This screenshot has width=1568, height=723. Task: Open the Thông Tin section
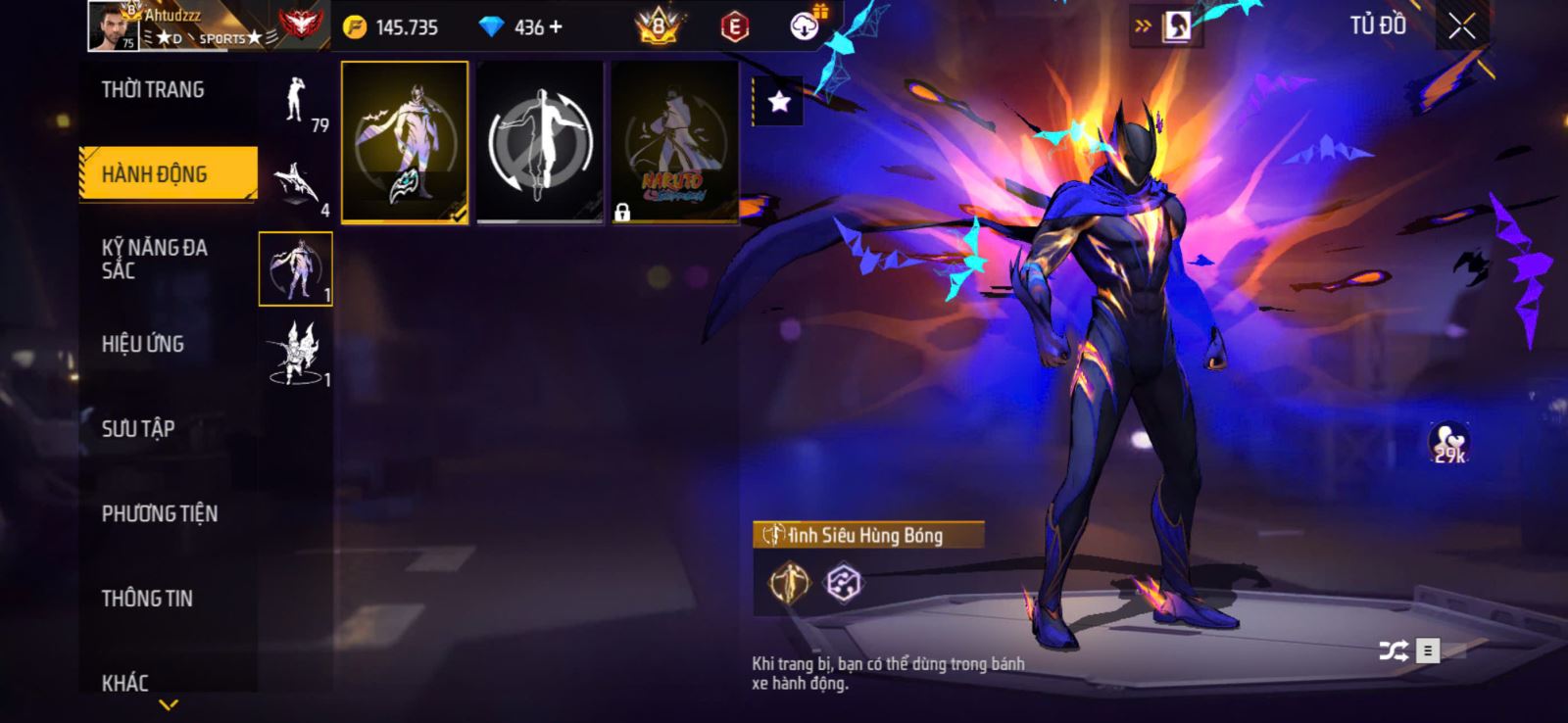(x=147, y=598)
